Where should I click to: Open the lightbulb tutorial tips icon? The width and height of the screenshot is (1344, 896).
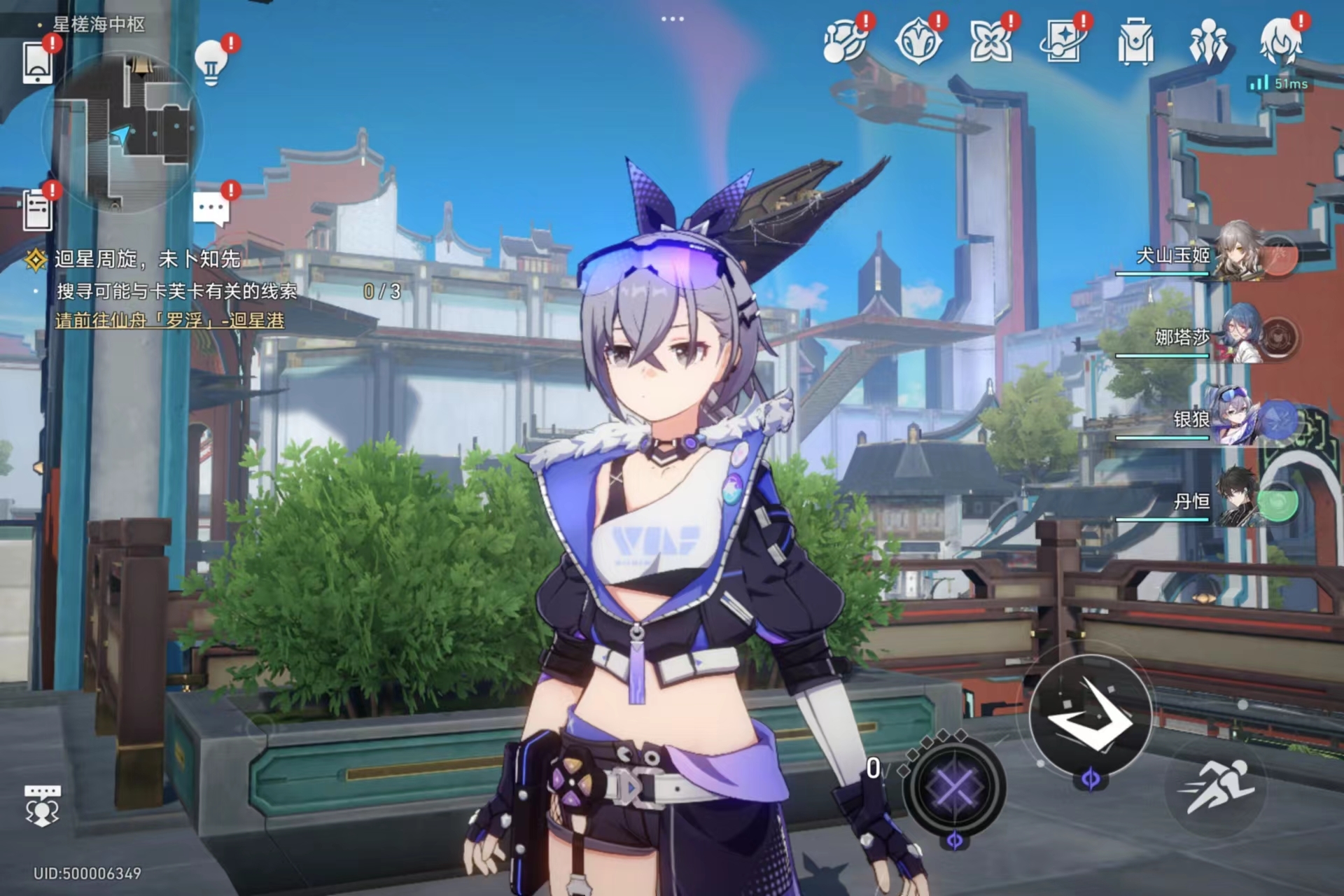211,62
